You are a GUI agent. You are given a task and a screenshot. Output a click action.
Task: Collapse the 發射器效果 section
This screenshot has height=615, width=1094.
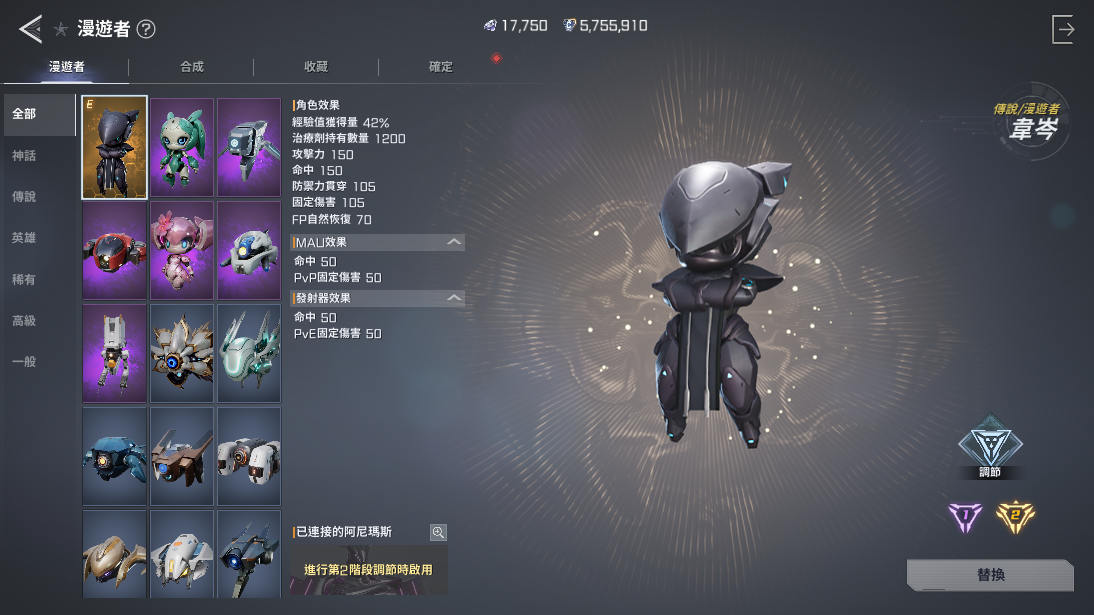454,298
